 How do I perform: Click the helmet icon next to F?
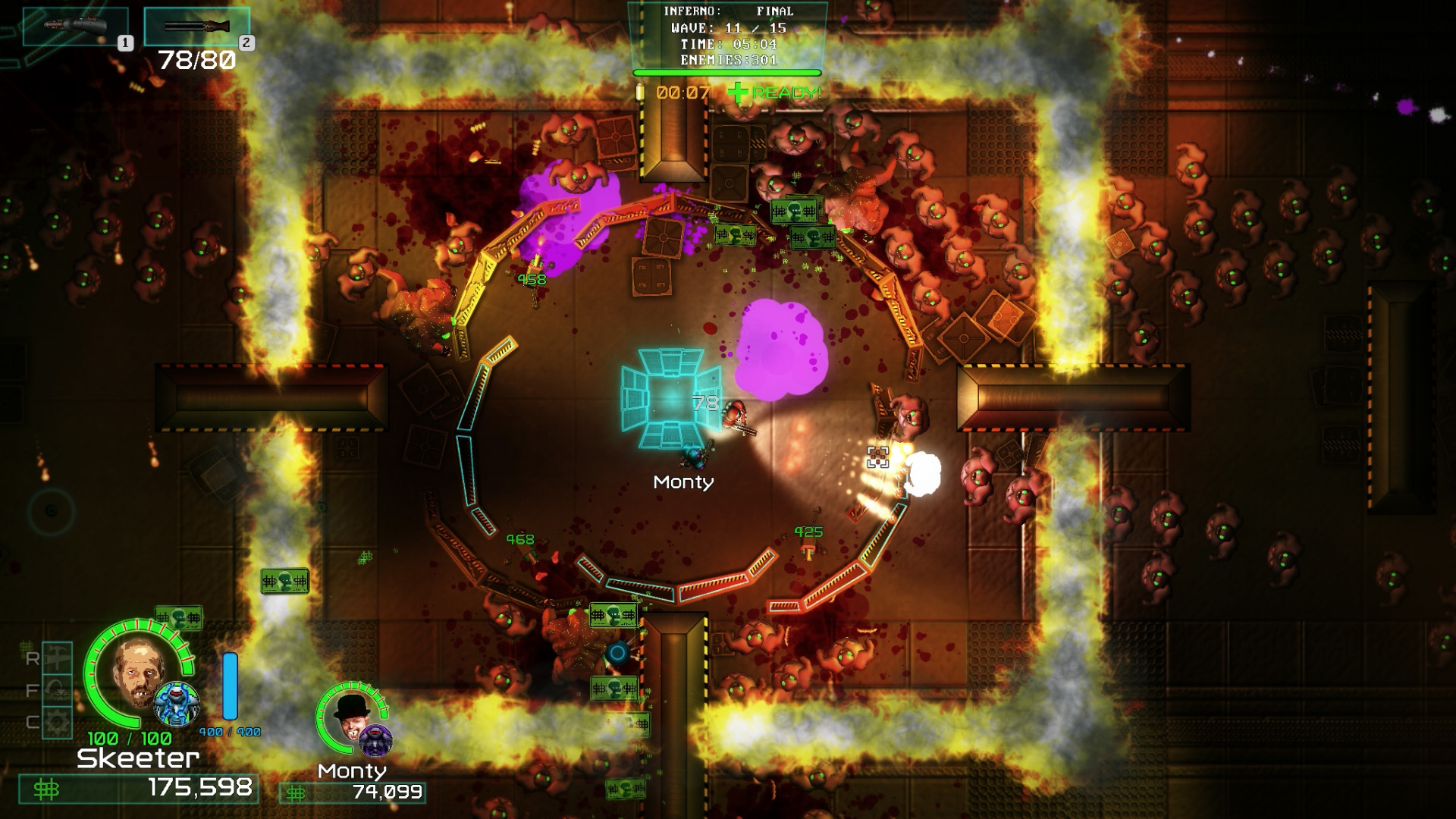[x=57, y=689]
